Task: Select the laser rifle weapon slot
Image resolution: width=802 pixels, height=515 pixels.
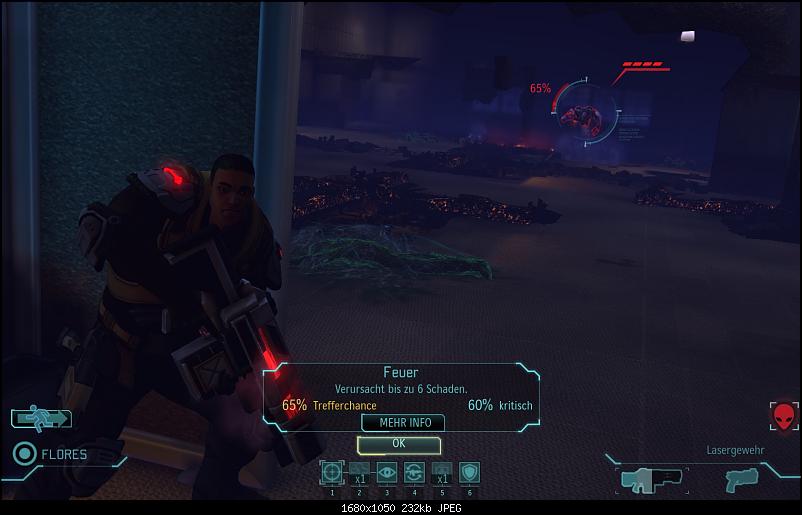Action: click(651, 479)
